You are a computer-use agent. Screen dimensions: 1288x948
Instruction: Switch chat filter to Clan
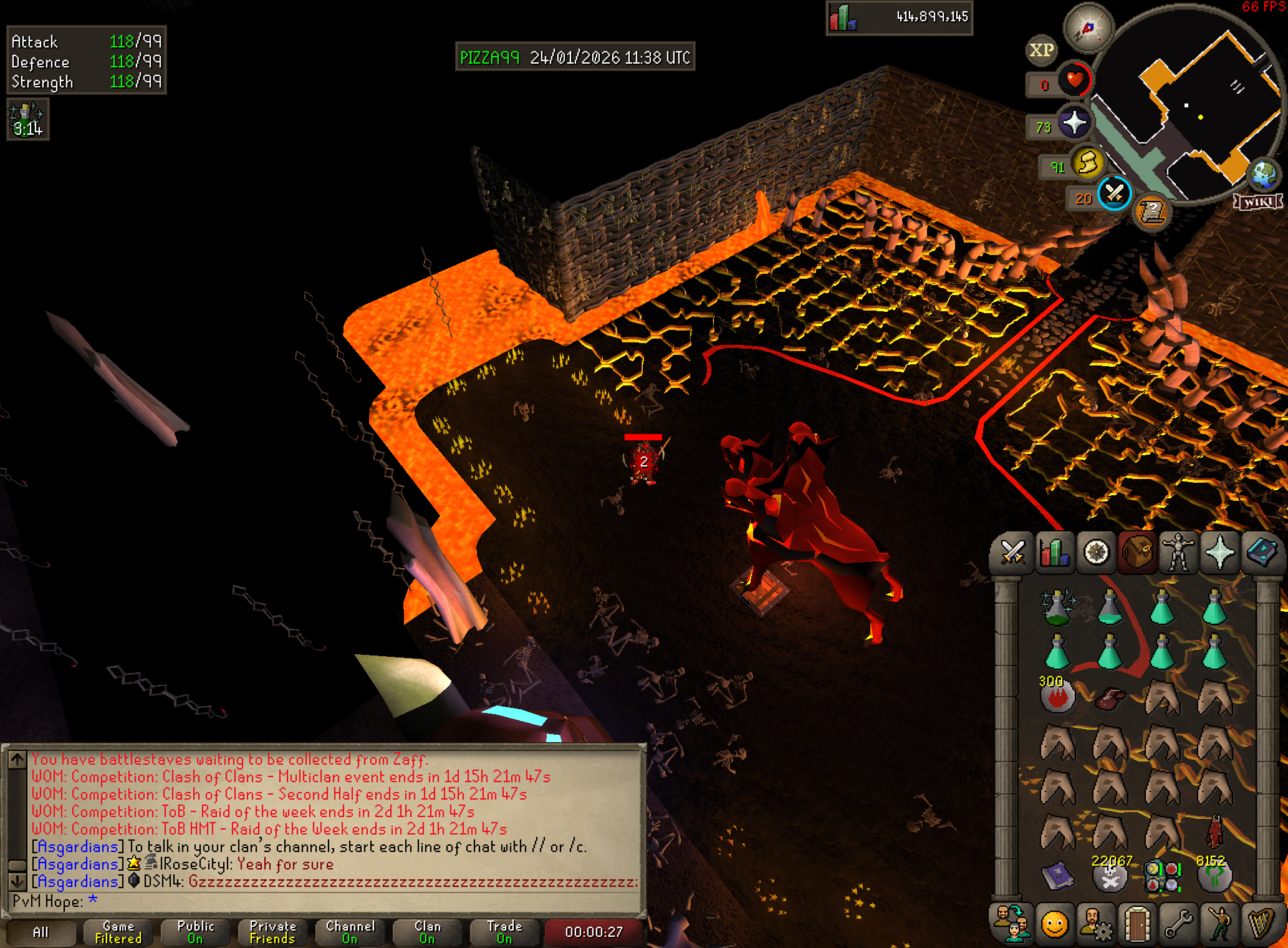(428, 932)
